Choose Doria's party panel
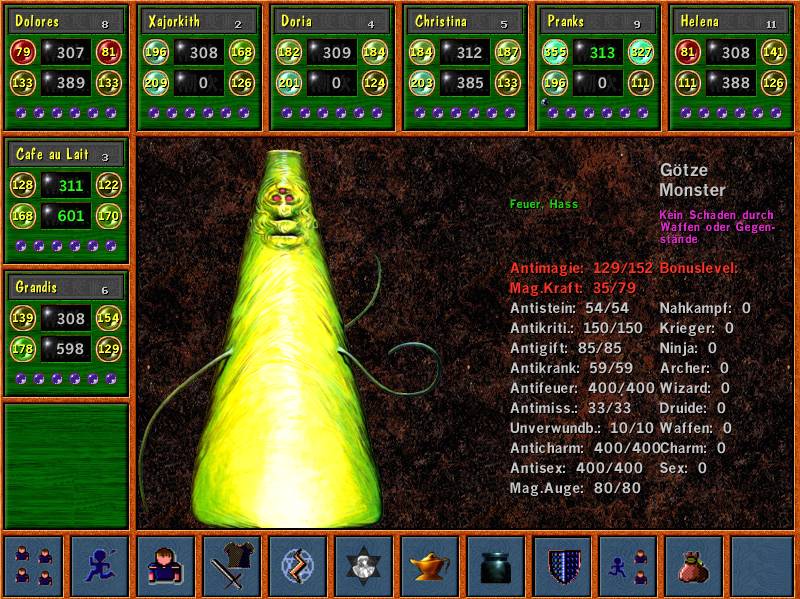The image size is (800, 599). pos(331,67)
